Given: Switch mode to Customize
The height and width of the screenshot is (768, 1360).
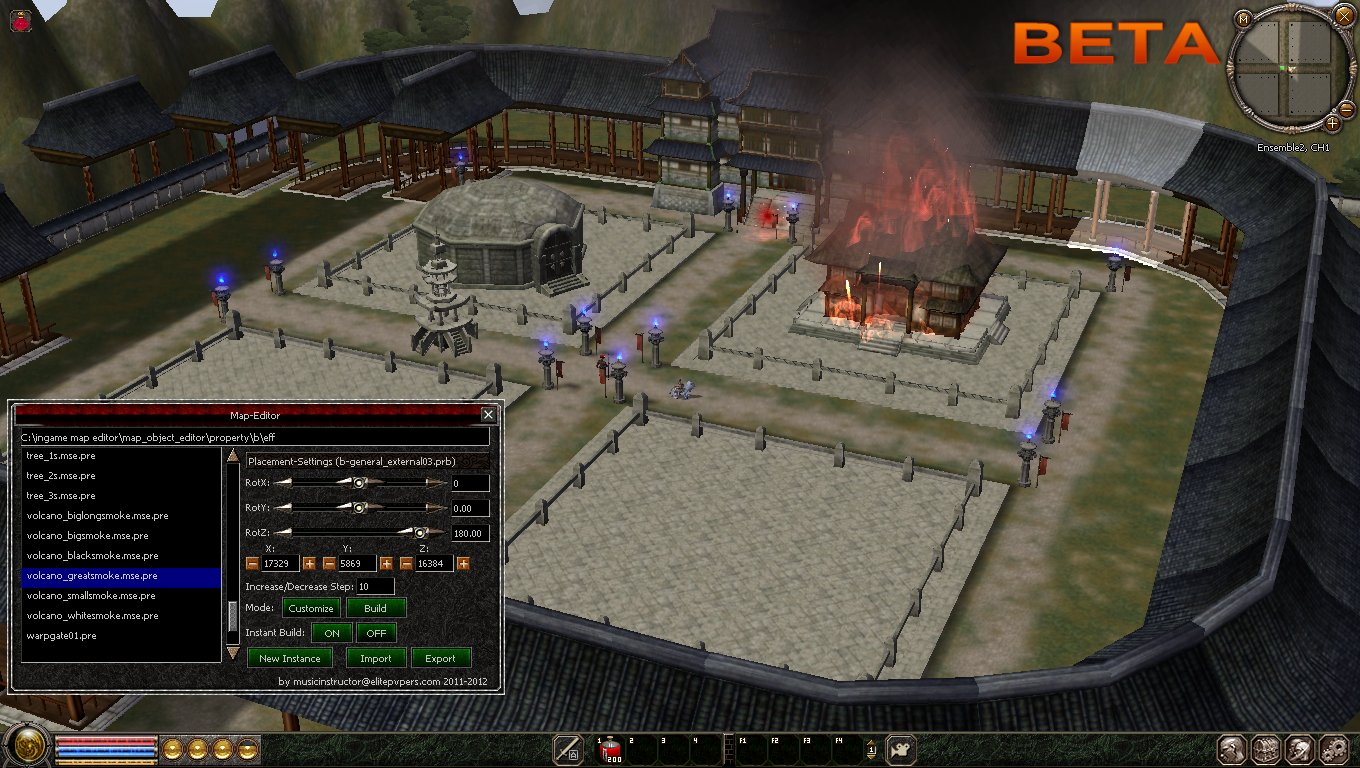Looking at the screenshot, I should (311, 608).
